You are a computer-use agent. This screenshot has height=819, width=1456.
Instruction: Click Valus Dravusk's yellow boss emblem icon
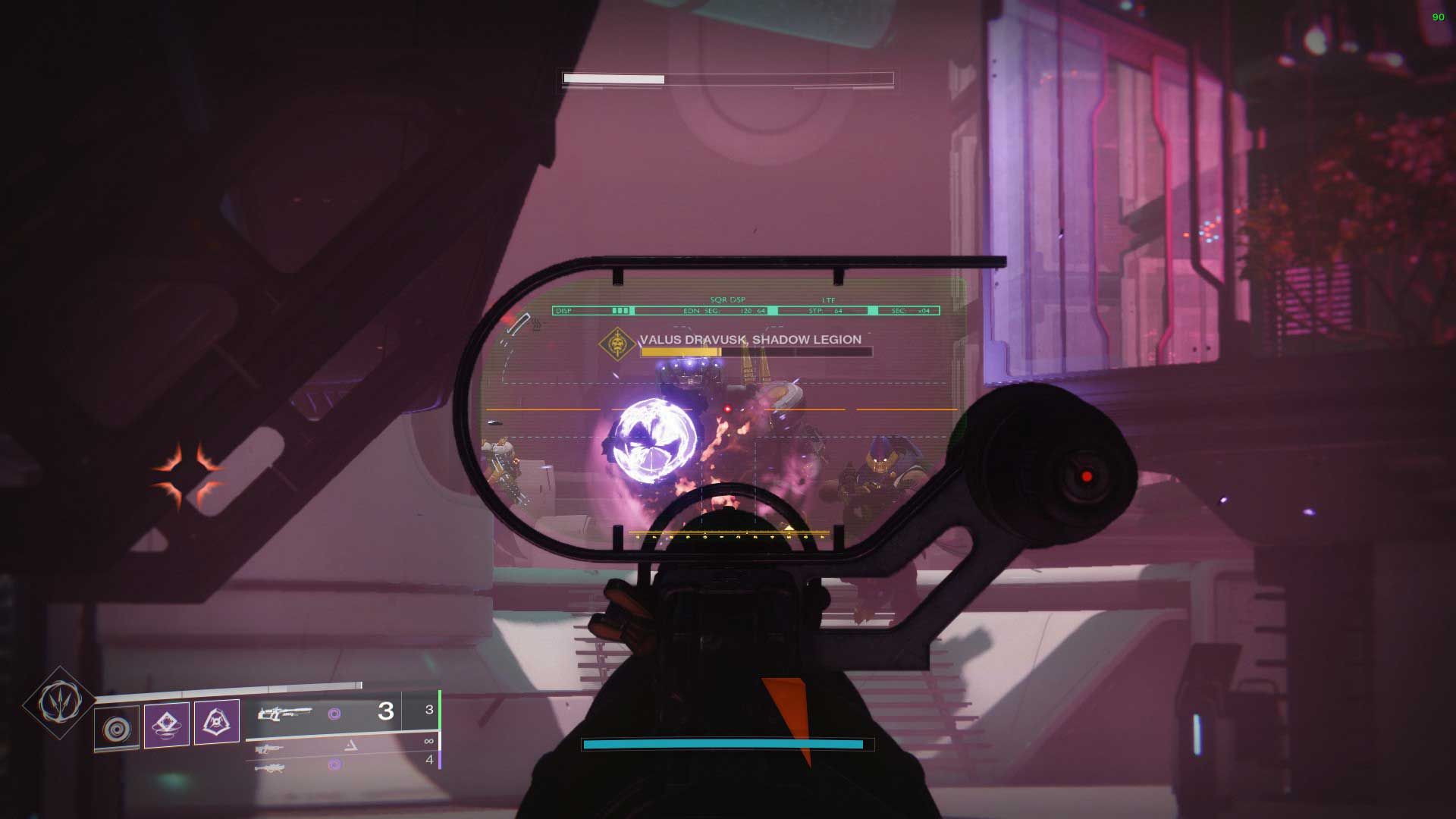617,343
